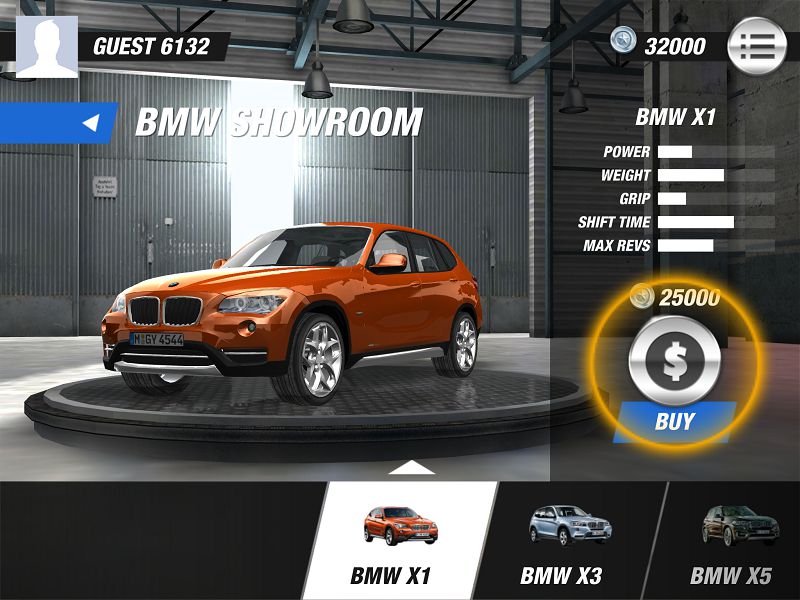
Task: Select the BMW X1 car tile
Action: tap(400, 541)
